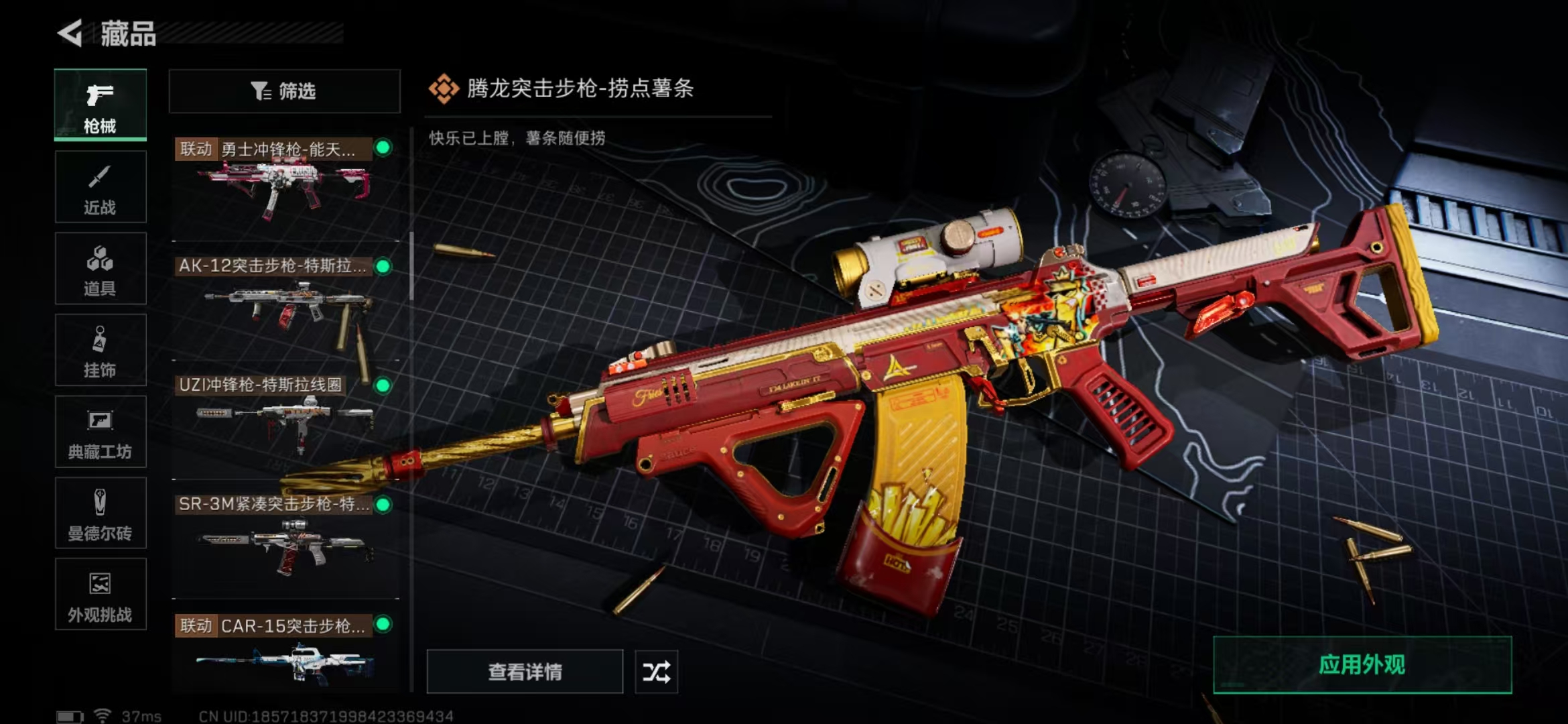This screenshot has width=1568, height=724.
Task: Pick the UZI冲锋枪-特斯拉线圈 skin
Action: [285, 419]
